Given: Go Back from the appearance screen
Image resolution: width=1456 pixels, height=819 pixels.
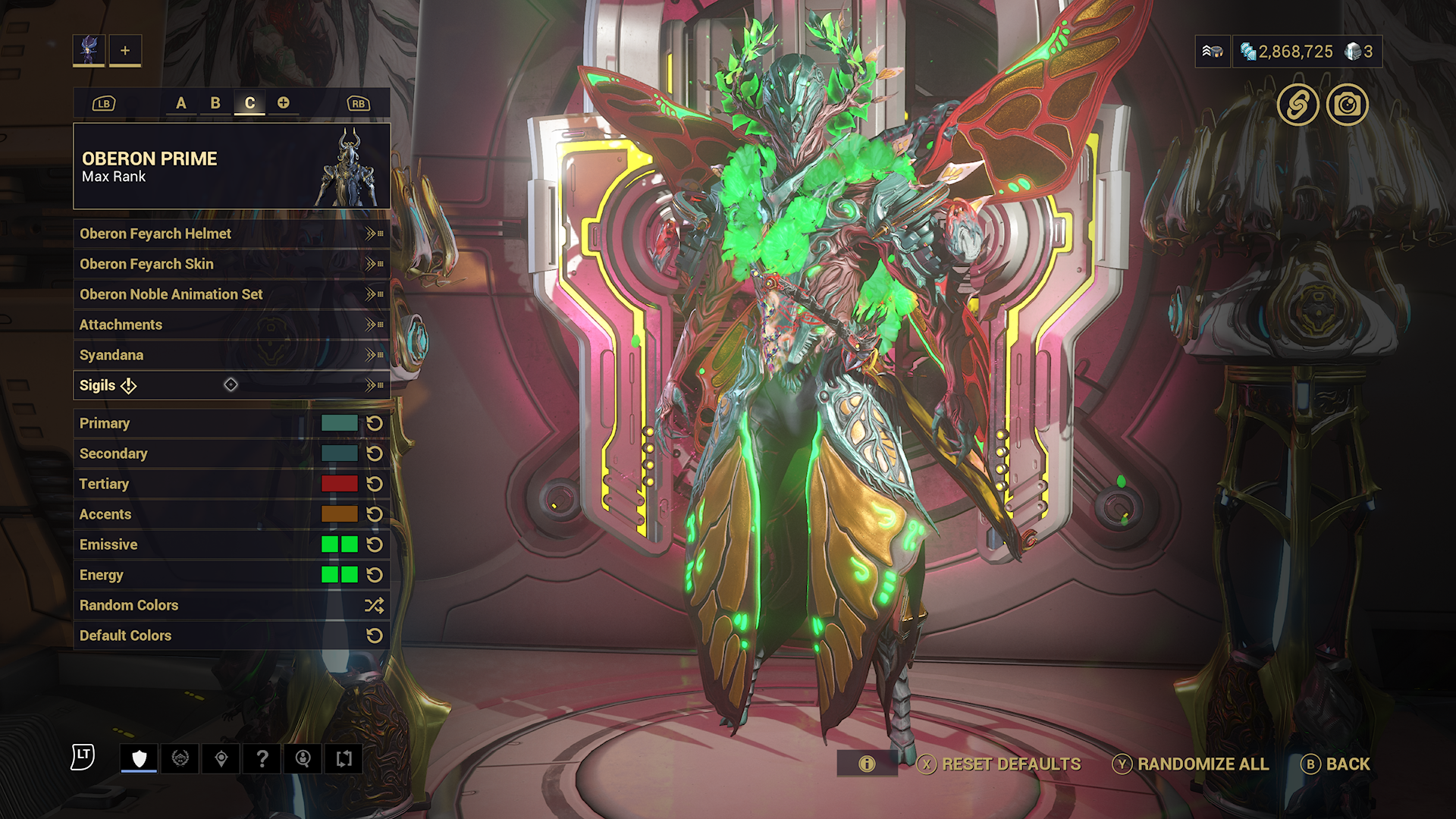Looking at the screenshot, I should pos(1336,764).
